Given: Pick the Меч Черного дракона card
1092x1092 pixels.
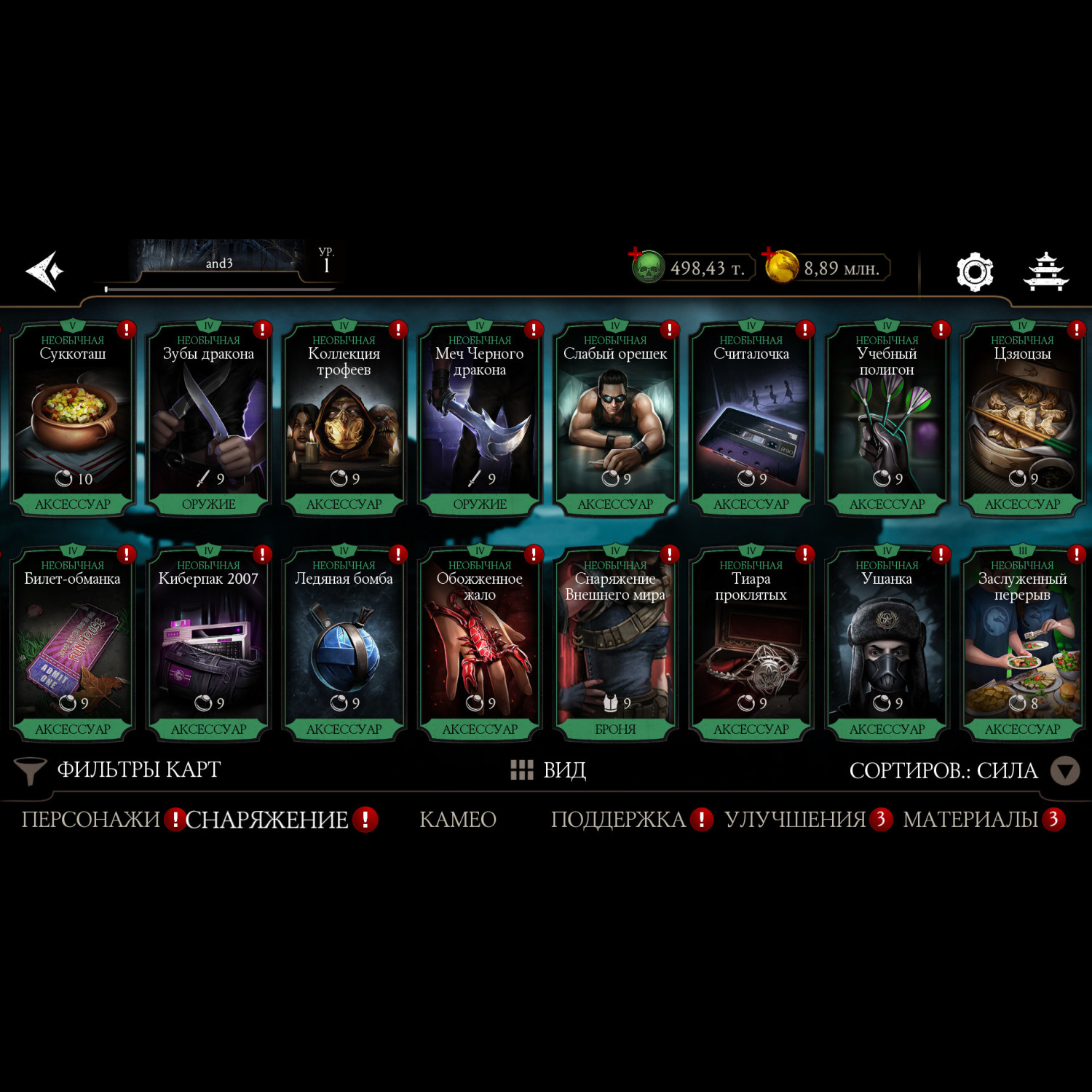Looking at the screenshot, I should coord(480,419).
